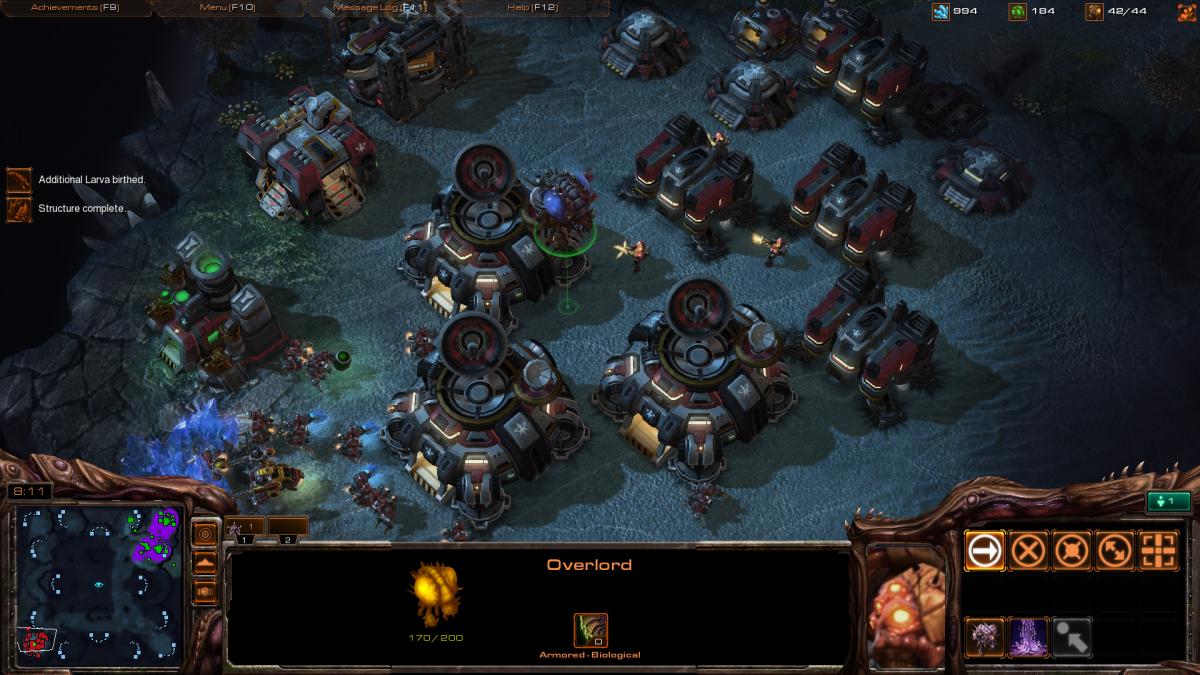Activate the Hold Position command
The image size is (1200, 675).
coord(1072,550)
